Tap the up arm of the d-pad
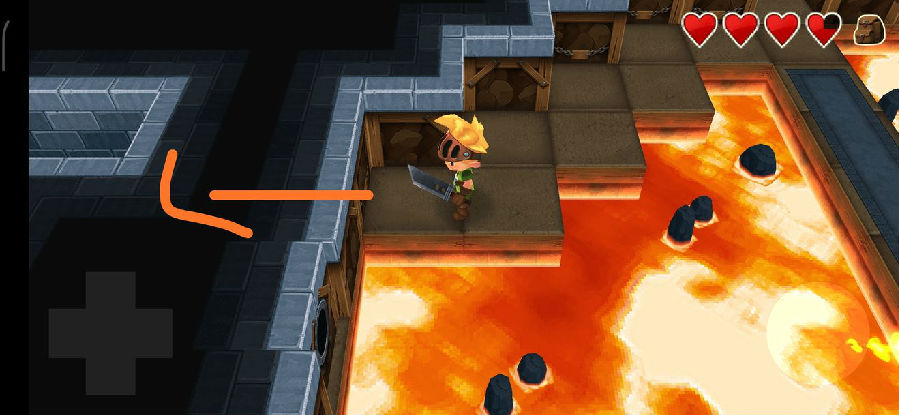 pyautogui.click(x=110, y=291)
